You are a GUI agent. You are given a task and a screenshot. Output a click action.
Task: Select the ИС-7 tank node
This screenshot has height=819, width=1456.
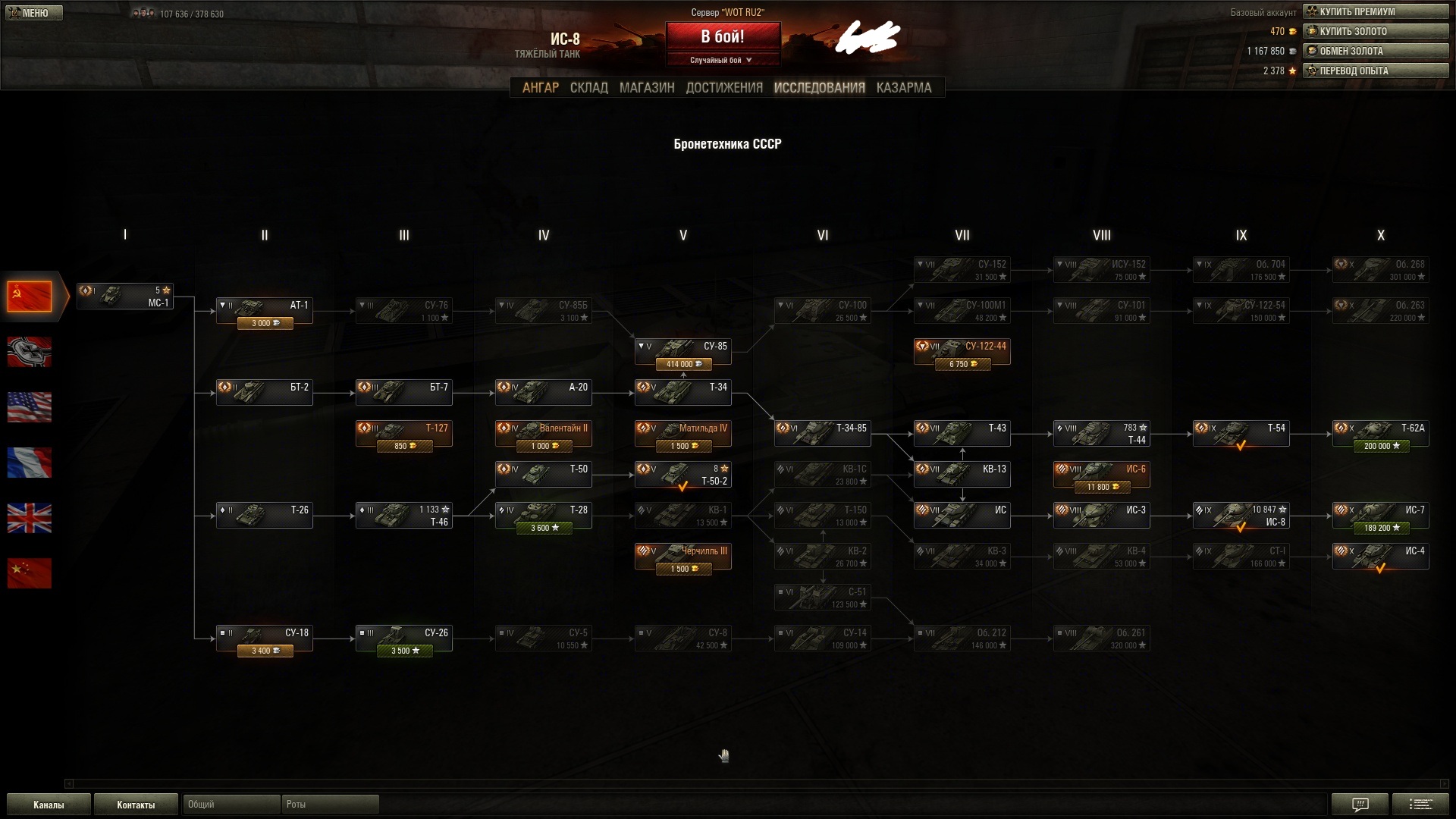[1380, 516]
